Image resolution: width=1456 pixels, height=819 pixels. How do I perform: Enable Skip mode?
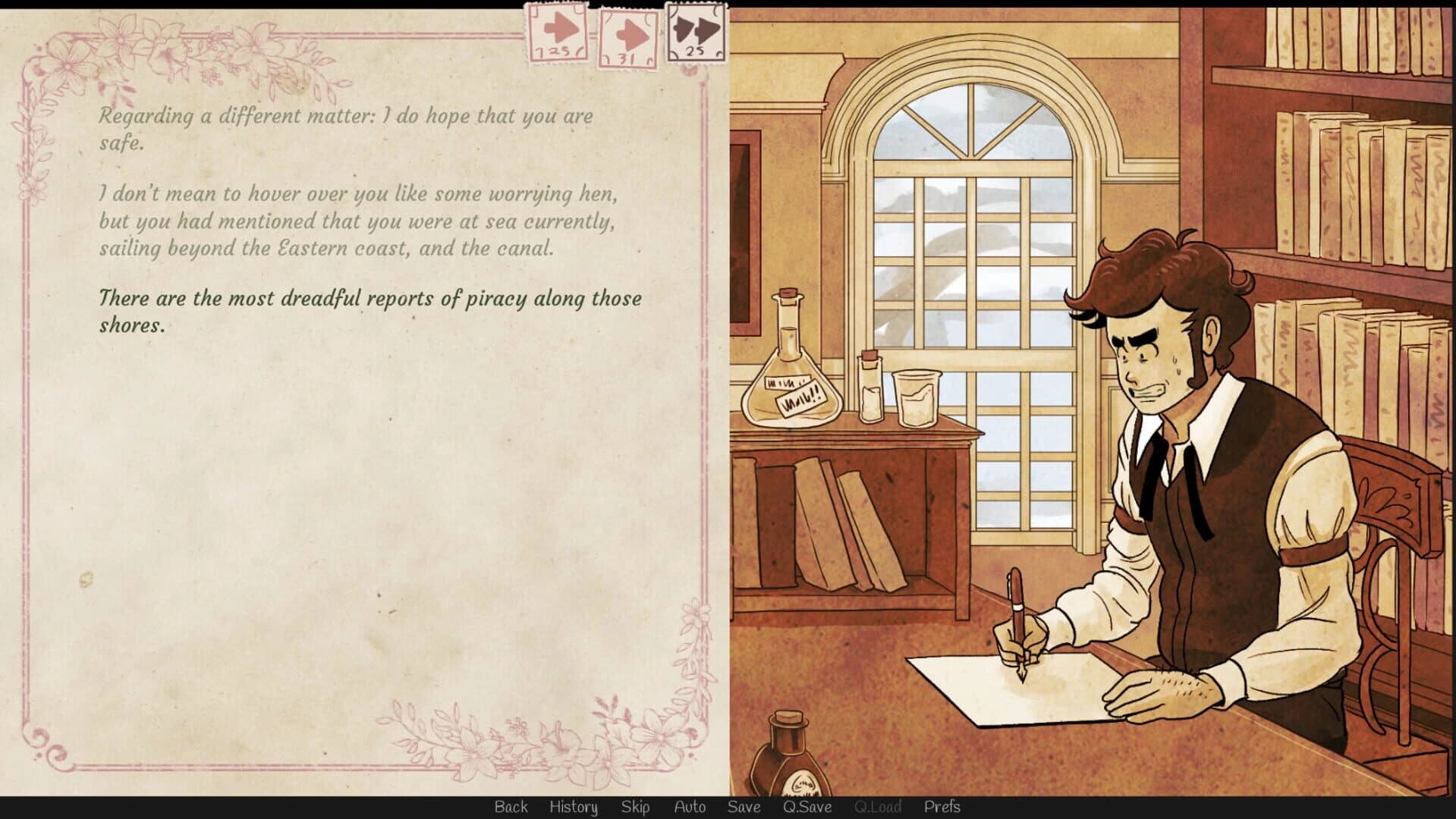click(x=636, y=808)
